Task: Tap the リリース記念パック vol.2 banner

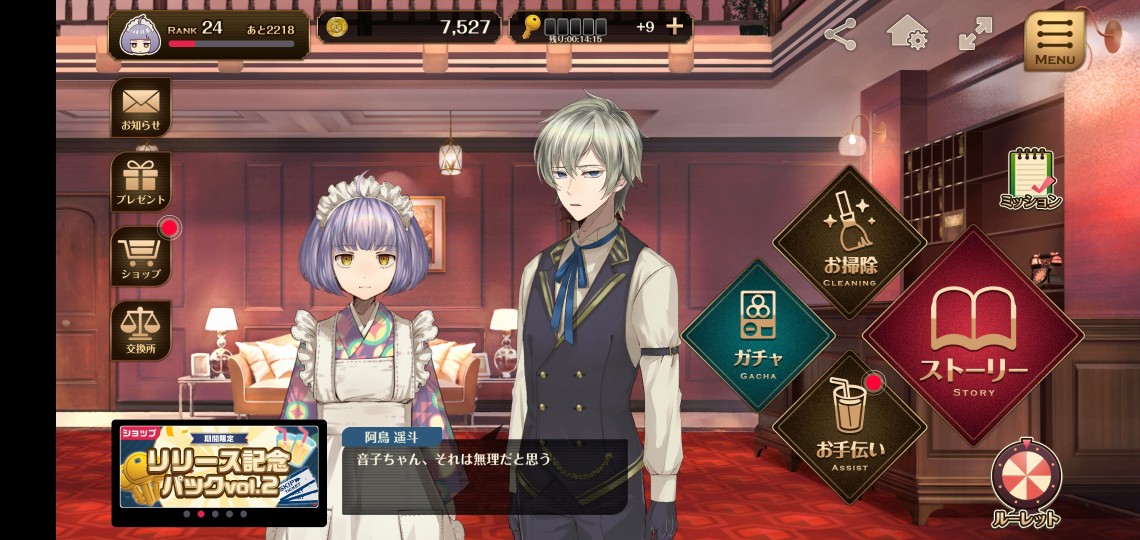Action: [219, 466]
